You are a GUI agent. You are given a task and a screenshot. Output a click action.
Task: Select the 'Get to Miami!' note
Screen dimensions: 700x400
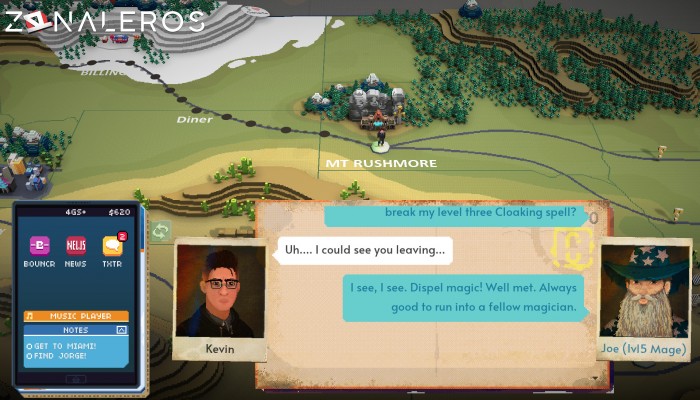coord(63,343)
